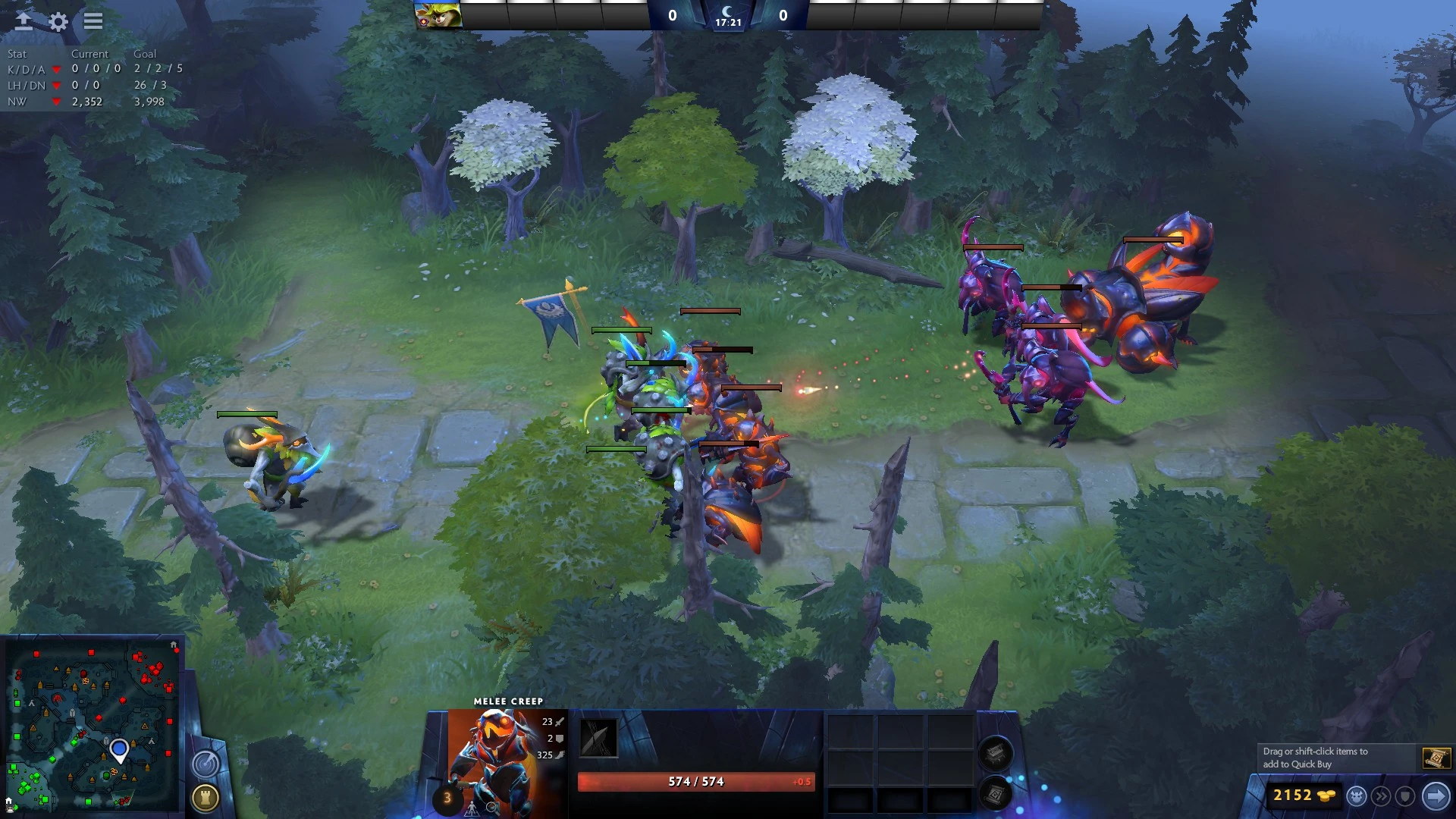1456x819 pixels.
Task: Activate the courier speed burst chevrons
Action: point(1381,796)
